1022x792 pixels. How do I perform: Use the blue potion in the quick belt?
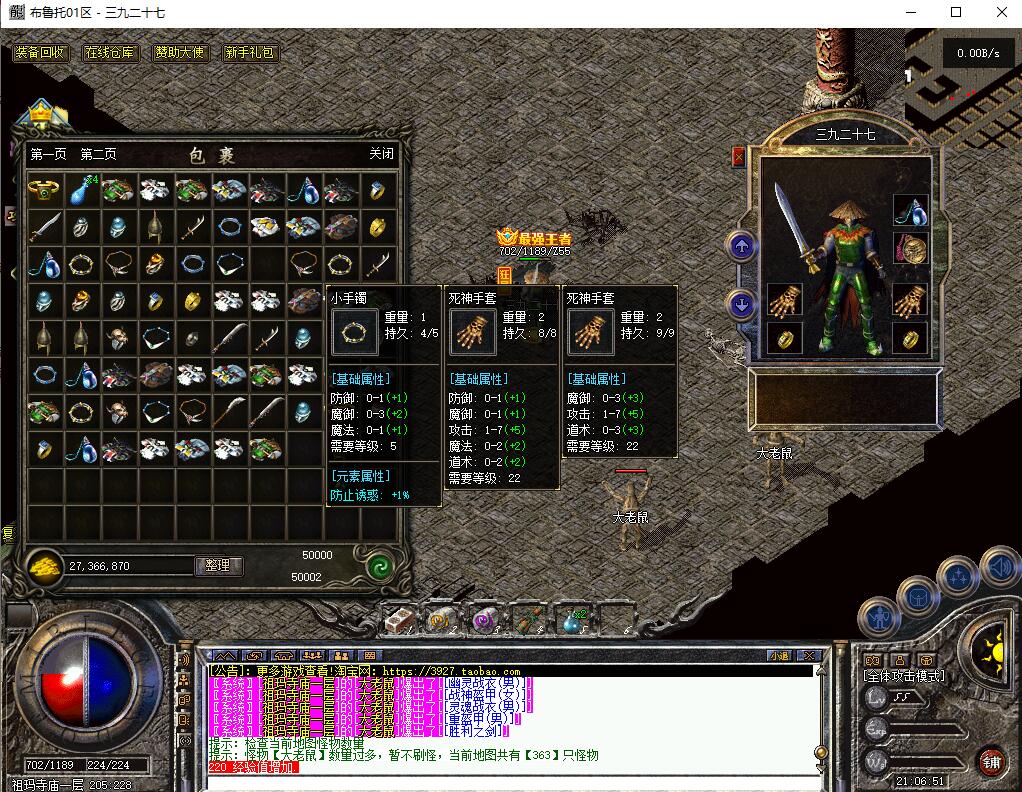tap(574, 621)
